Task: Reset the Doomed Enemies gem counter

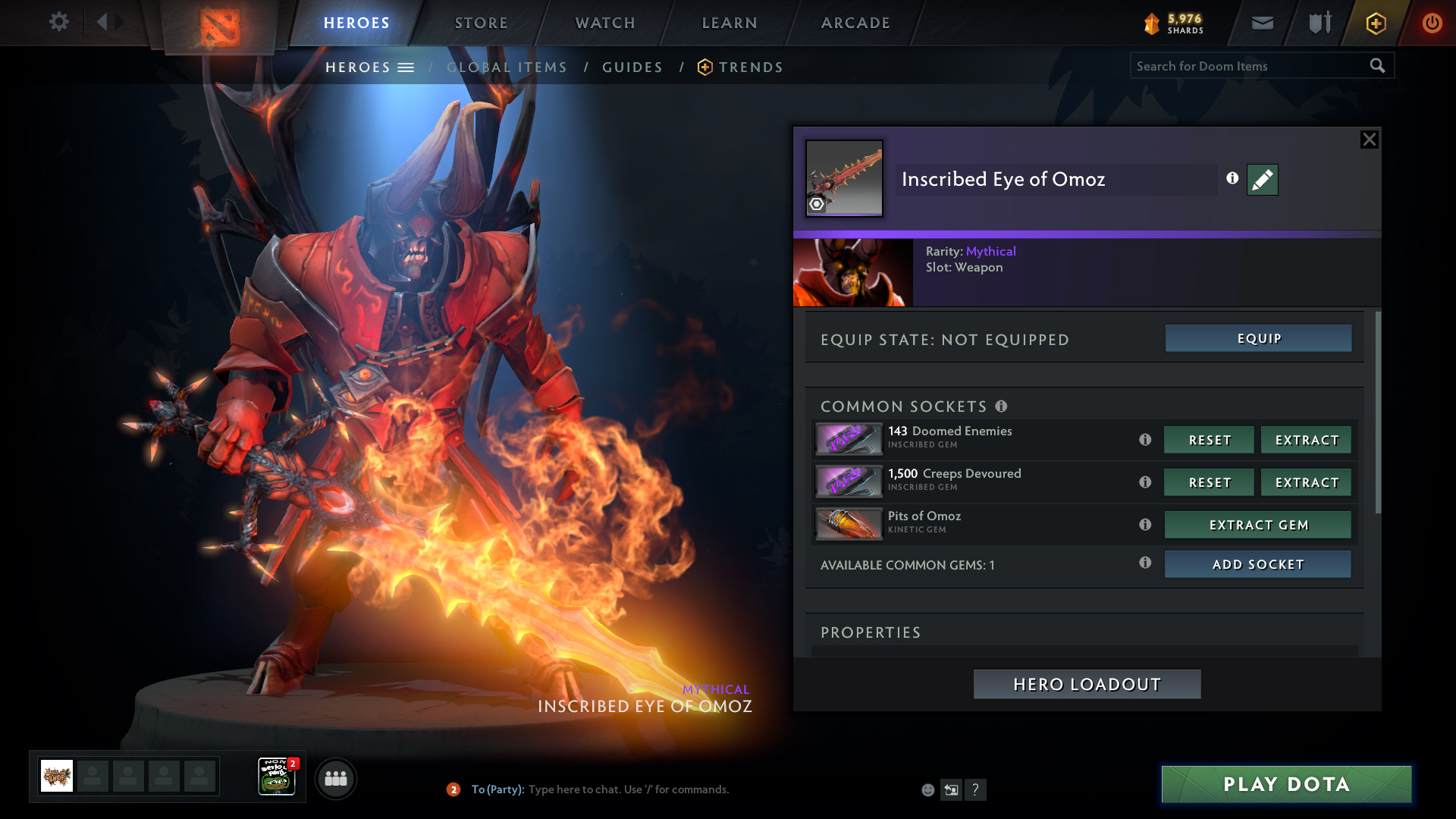Action: [1209, 440]
